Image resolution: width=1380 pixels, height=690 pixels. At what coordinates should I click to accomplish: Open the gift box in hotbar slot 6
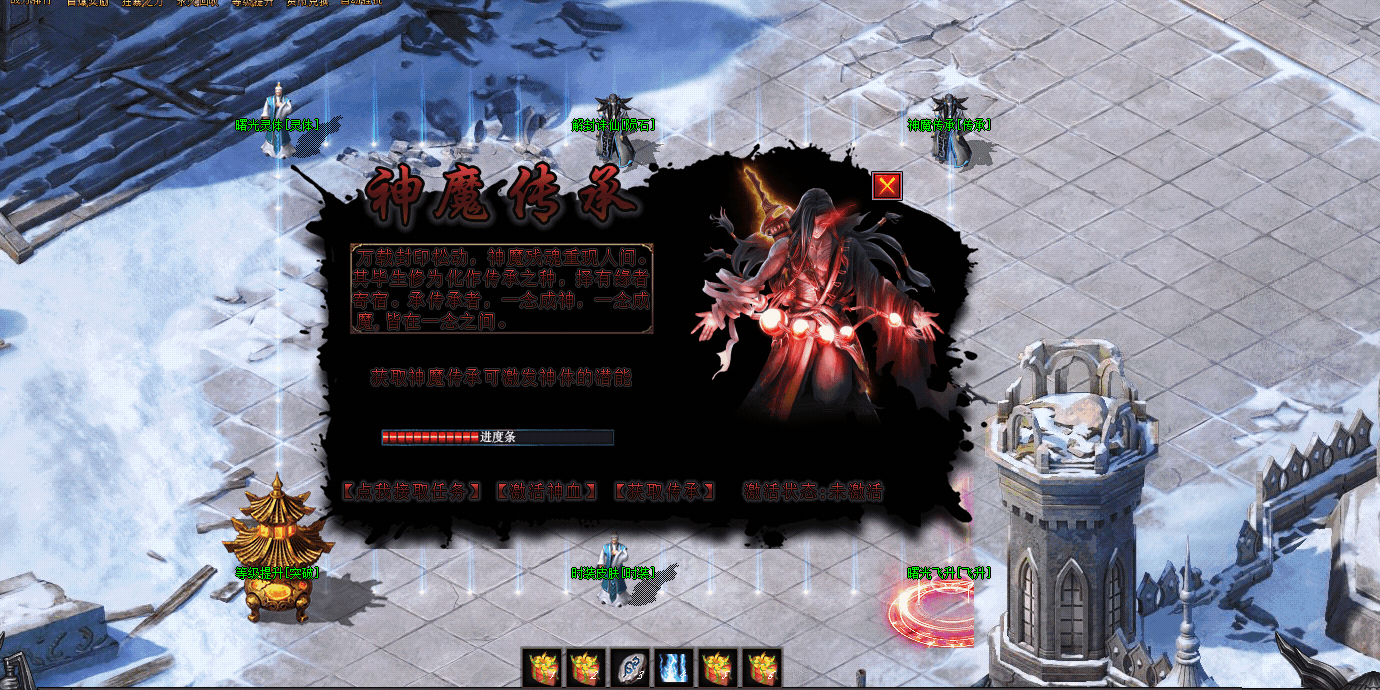pyautogui.click(x=761, y=667)
